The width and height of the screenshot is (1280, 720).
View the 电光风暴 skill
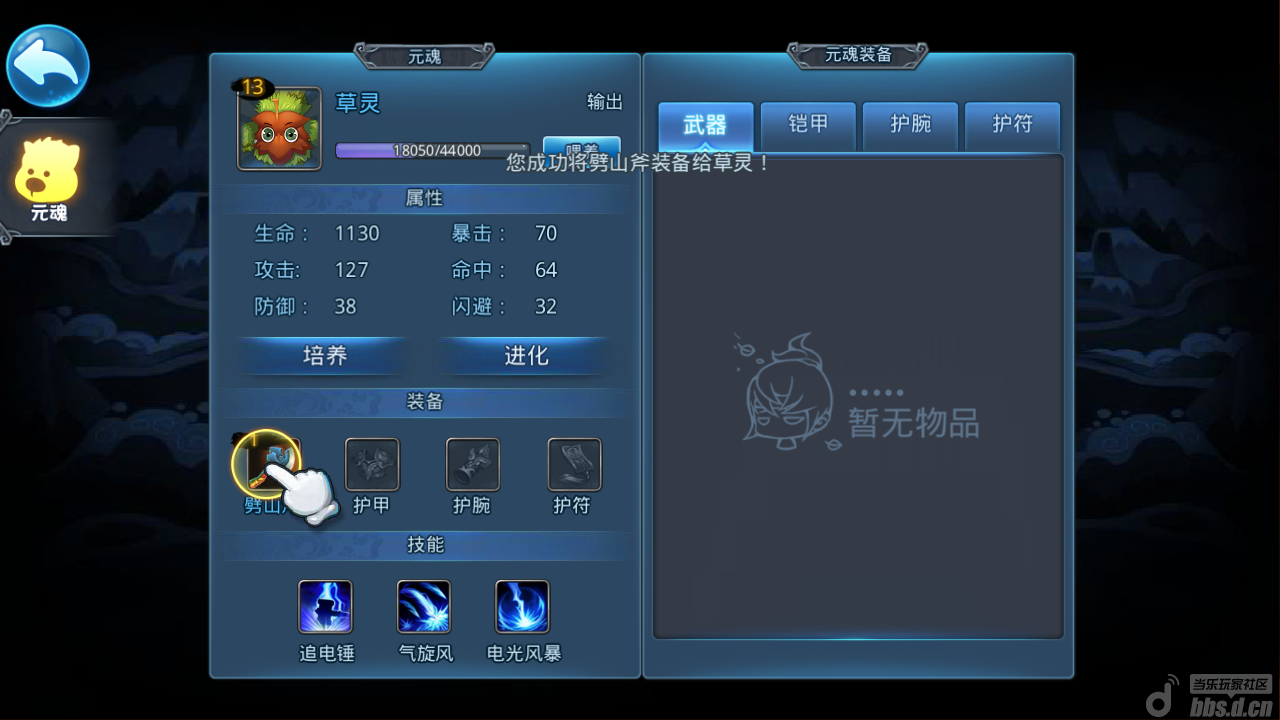click(x=522, y=607)
